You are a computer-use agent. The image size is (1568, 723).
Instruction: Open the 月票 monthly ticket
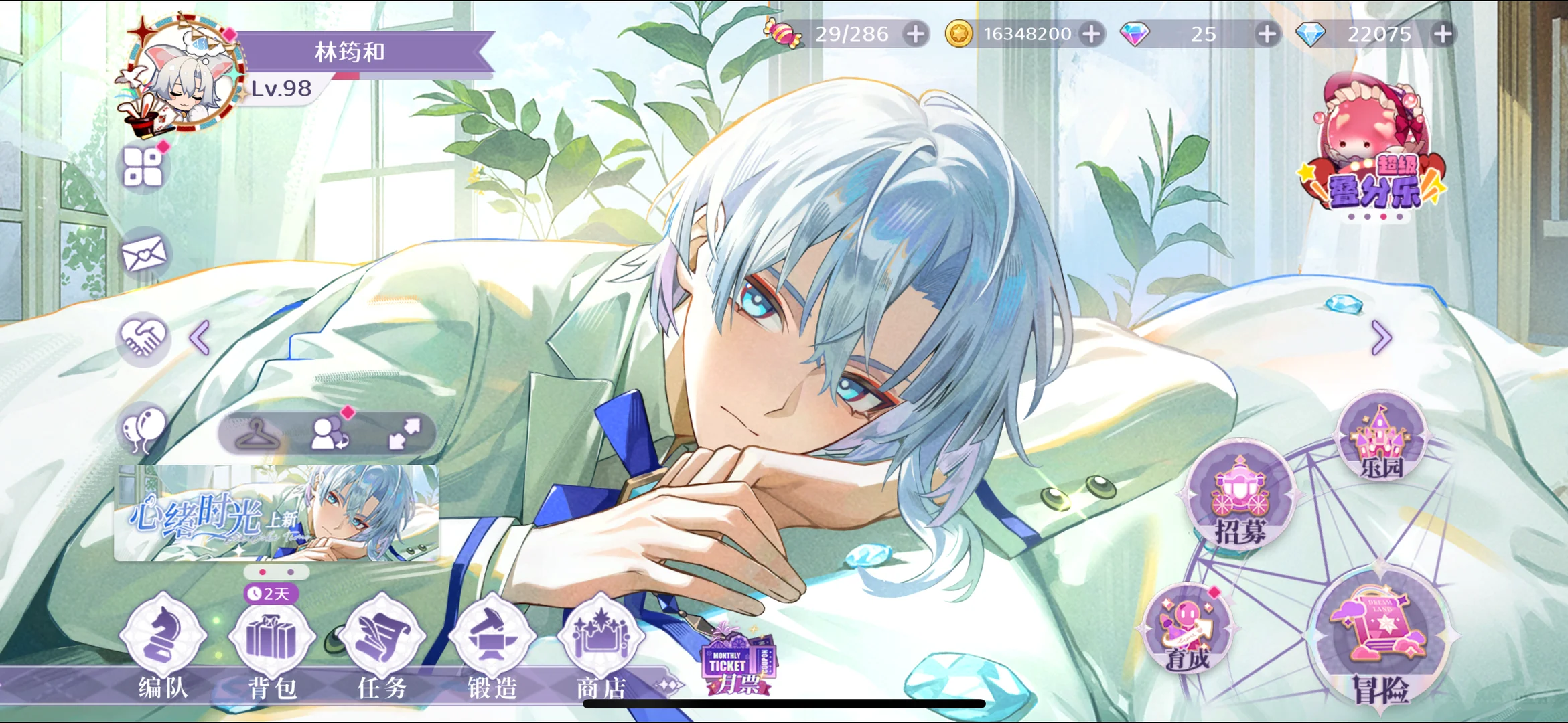point(735,663)
